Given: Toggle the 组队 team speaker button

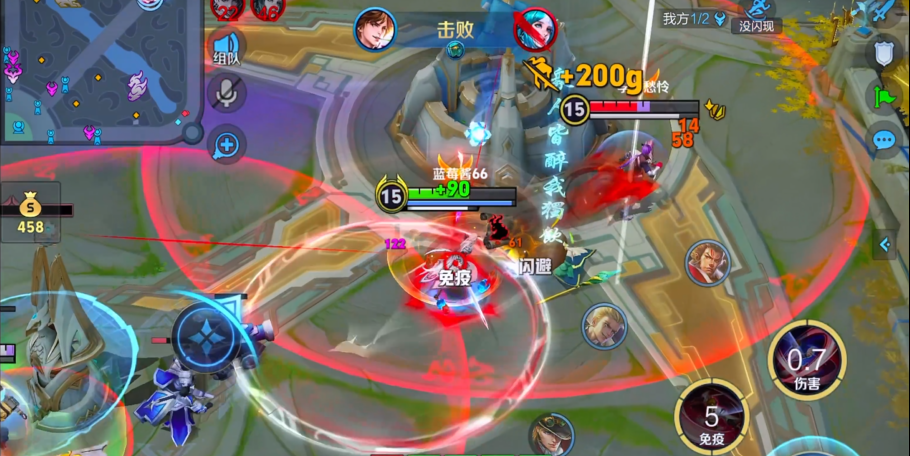Looking at the screenshot, I should 227,48.
